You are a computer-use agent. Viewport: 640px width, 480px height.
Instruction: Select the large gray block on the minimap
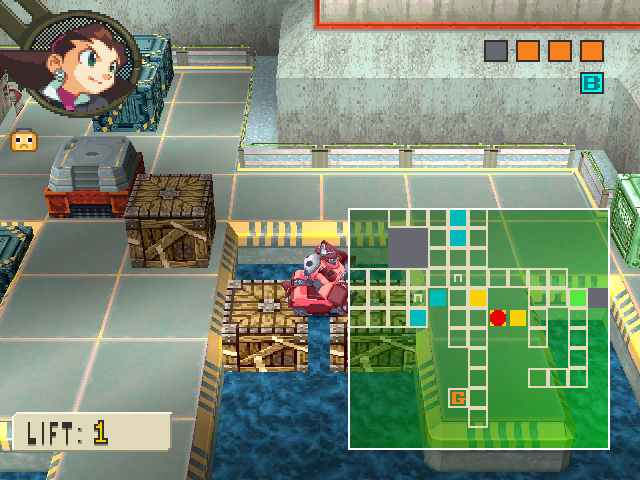point(407,247)
